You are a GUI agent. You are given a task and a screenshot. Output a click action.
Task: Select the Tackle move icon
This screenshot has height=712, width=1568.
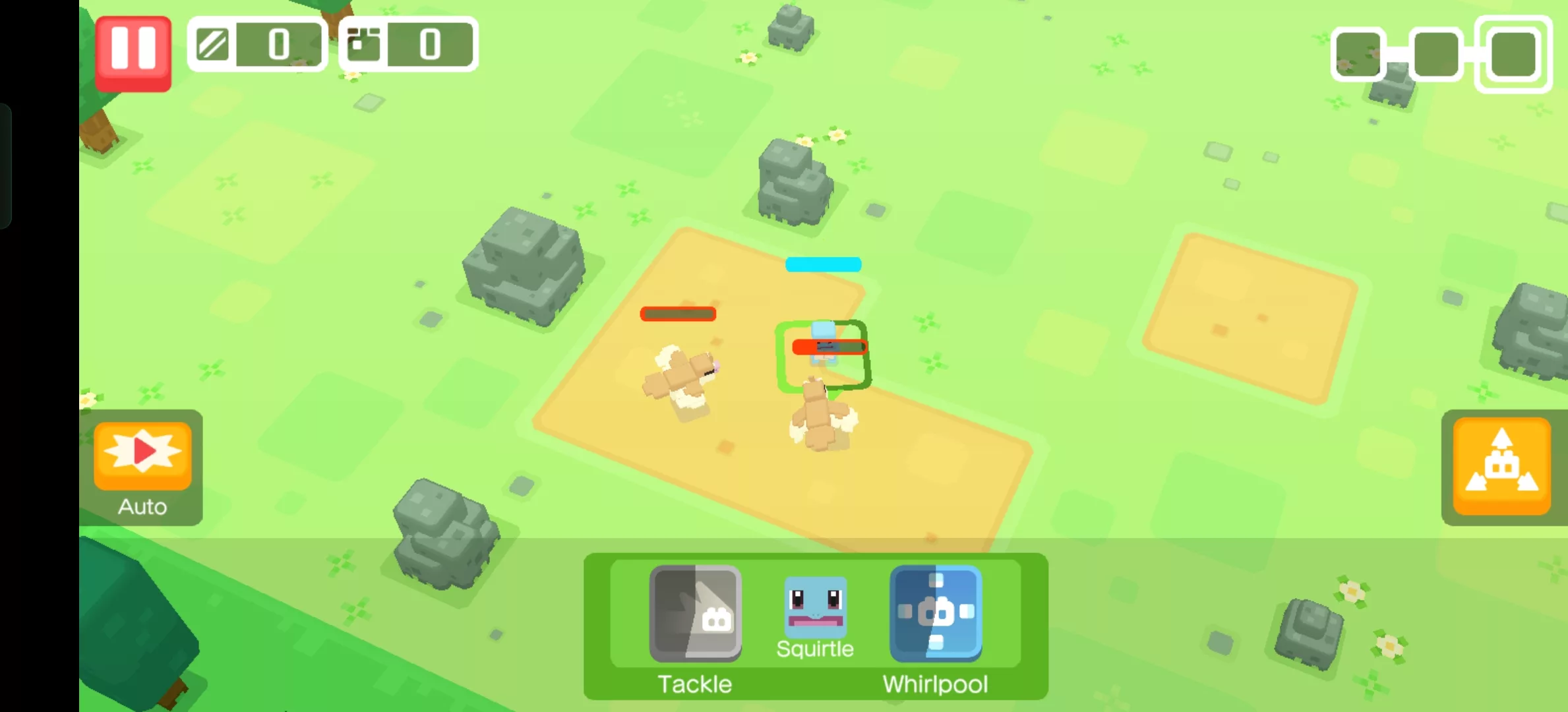696,614
